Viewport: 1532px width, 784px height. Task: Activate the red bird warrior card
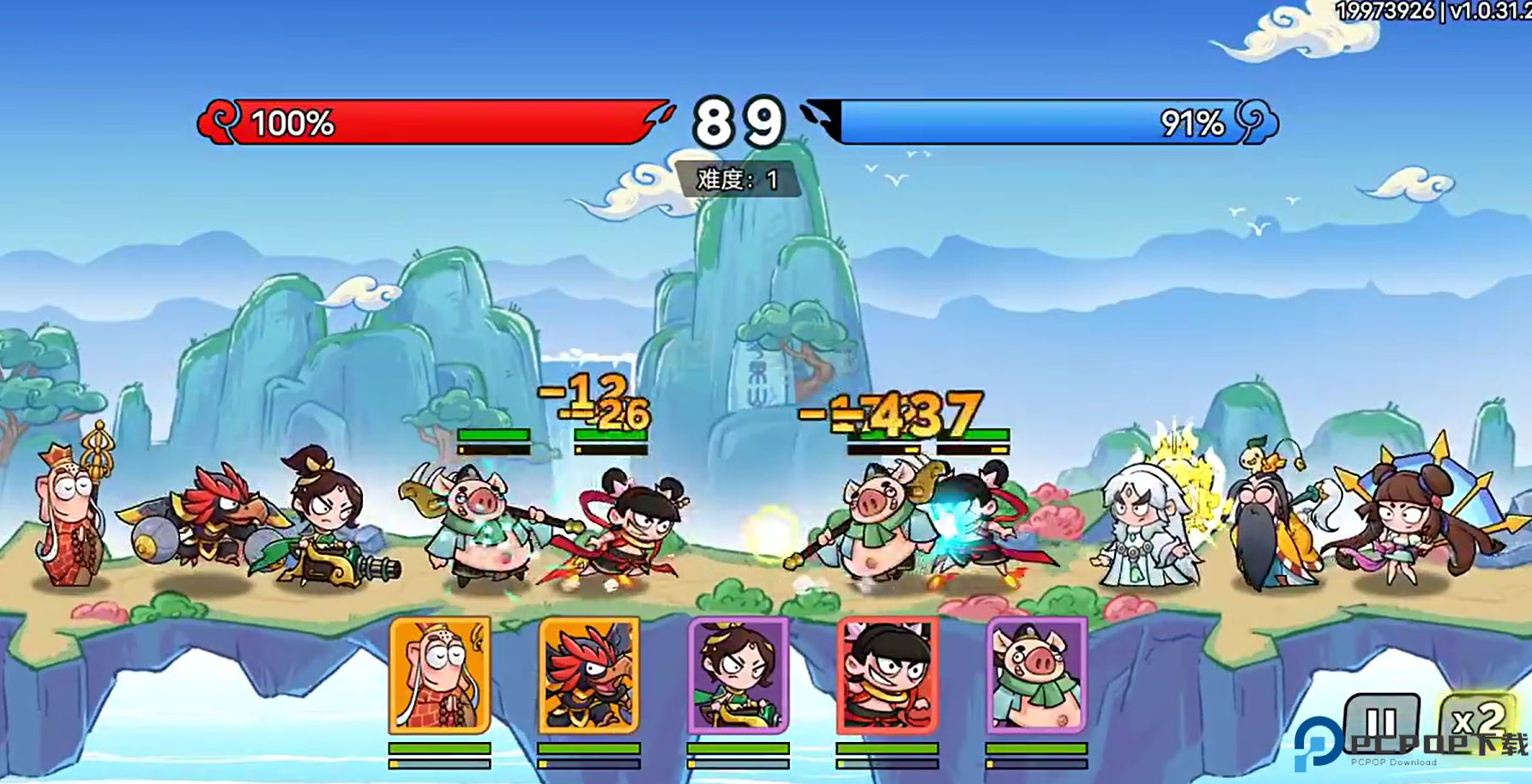coord(588,675)
